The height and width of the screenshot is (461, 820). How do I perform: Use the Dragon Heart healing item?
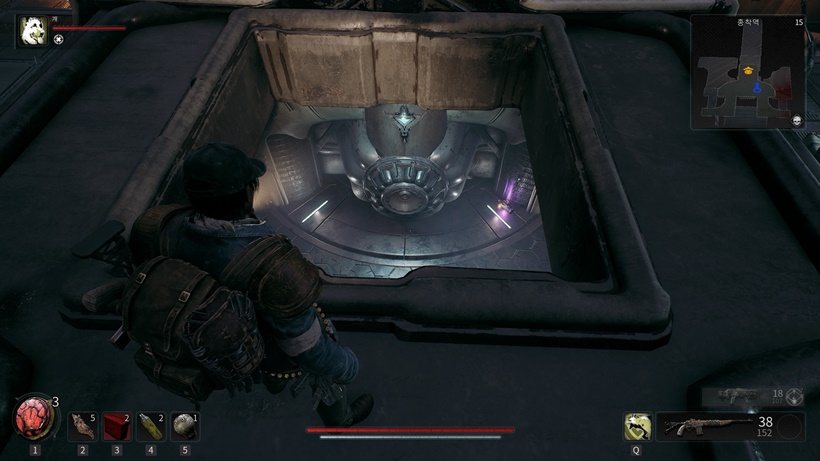pyautogui.click(x=34, y=417)
